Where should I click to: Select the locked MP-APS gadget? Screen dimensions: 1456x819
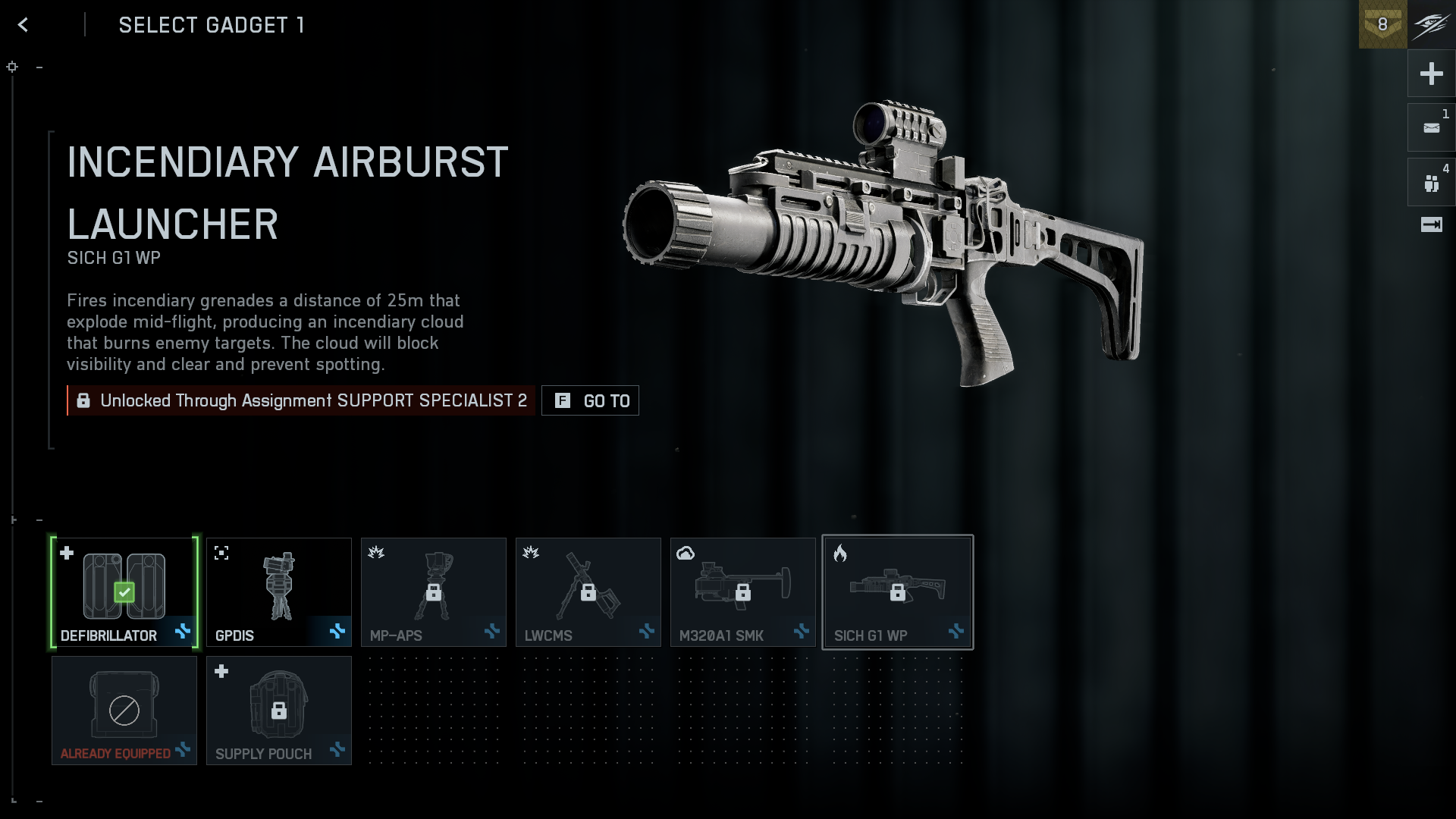434,592
